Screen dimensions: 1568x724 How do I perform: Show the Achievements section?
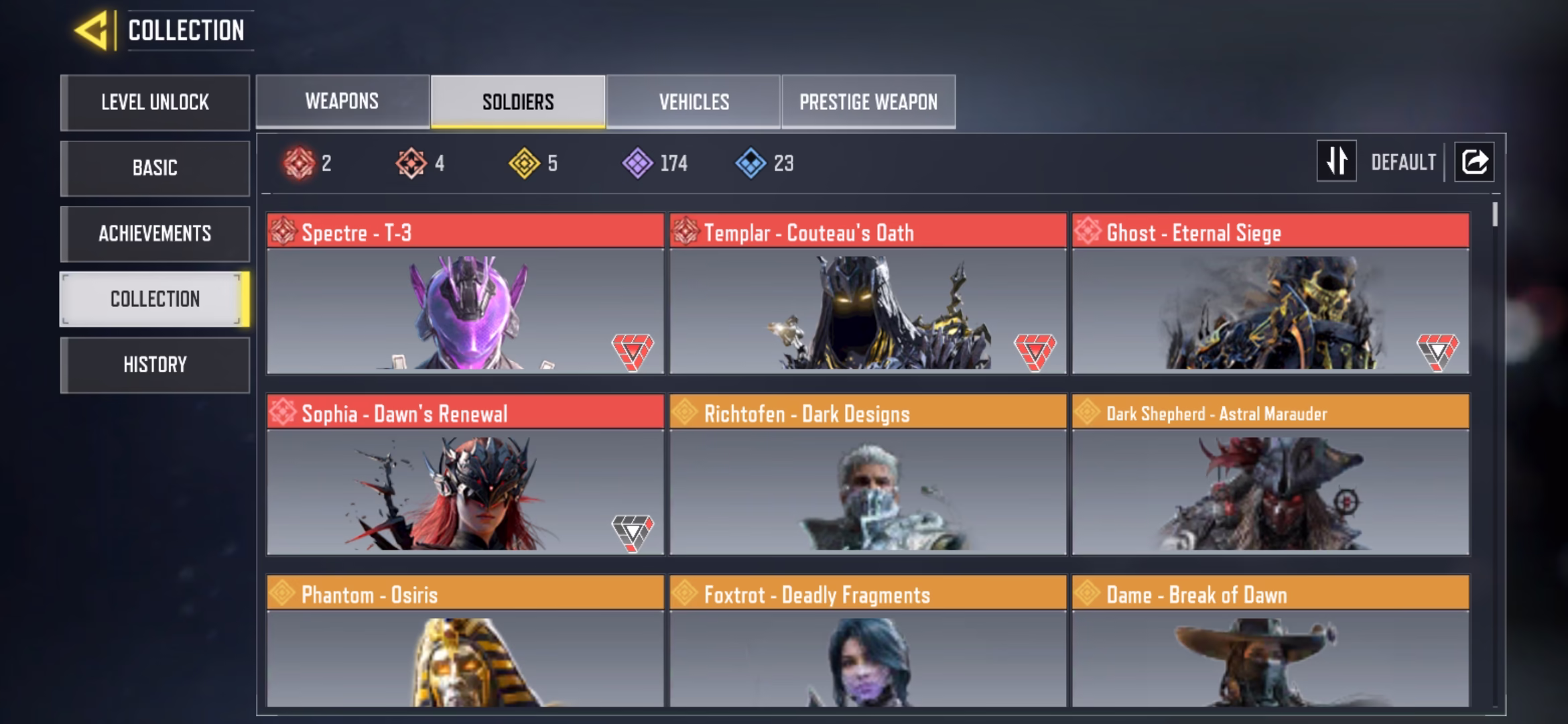[155, 233]
